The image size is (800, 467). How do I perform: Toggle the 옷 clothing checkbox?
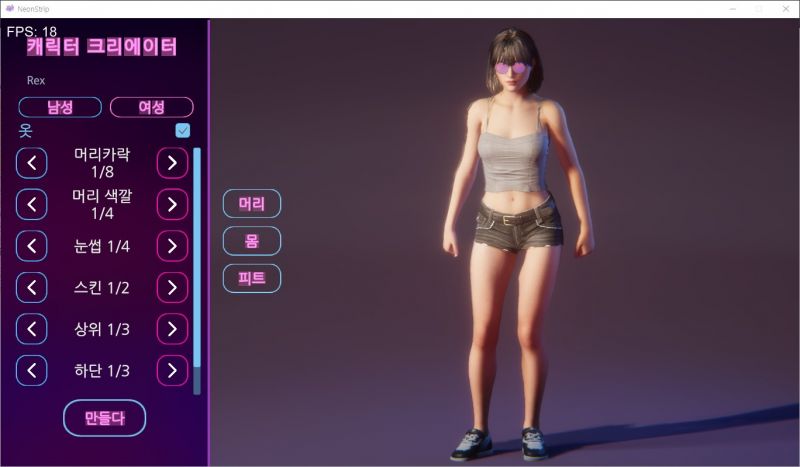pyautogui.click(x=183, y=131)
